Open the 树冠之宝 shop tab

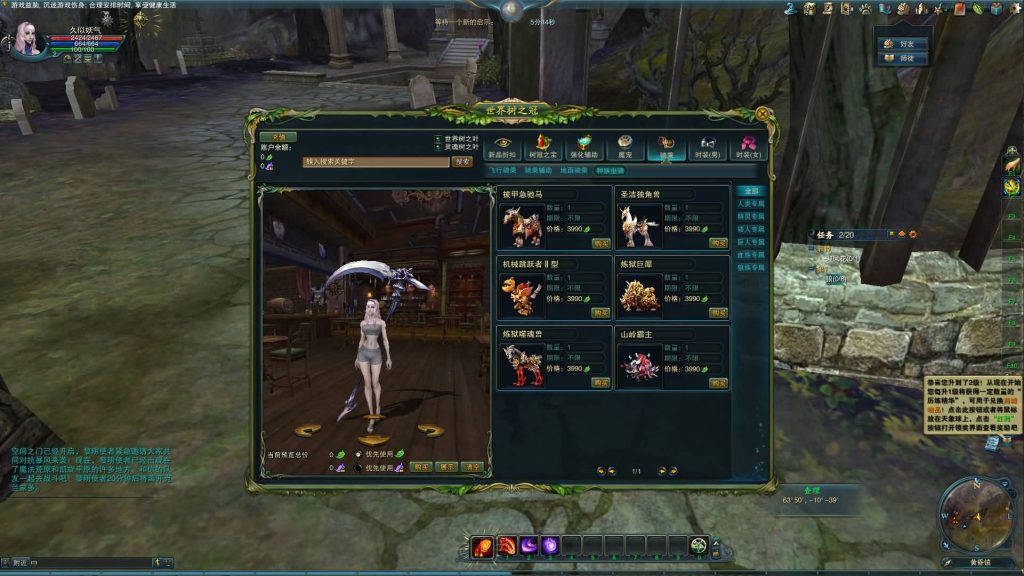(x=543, y=147)
